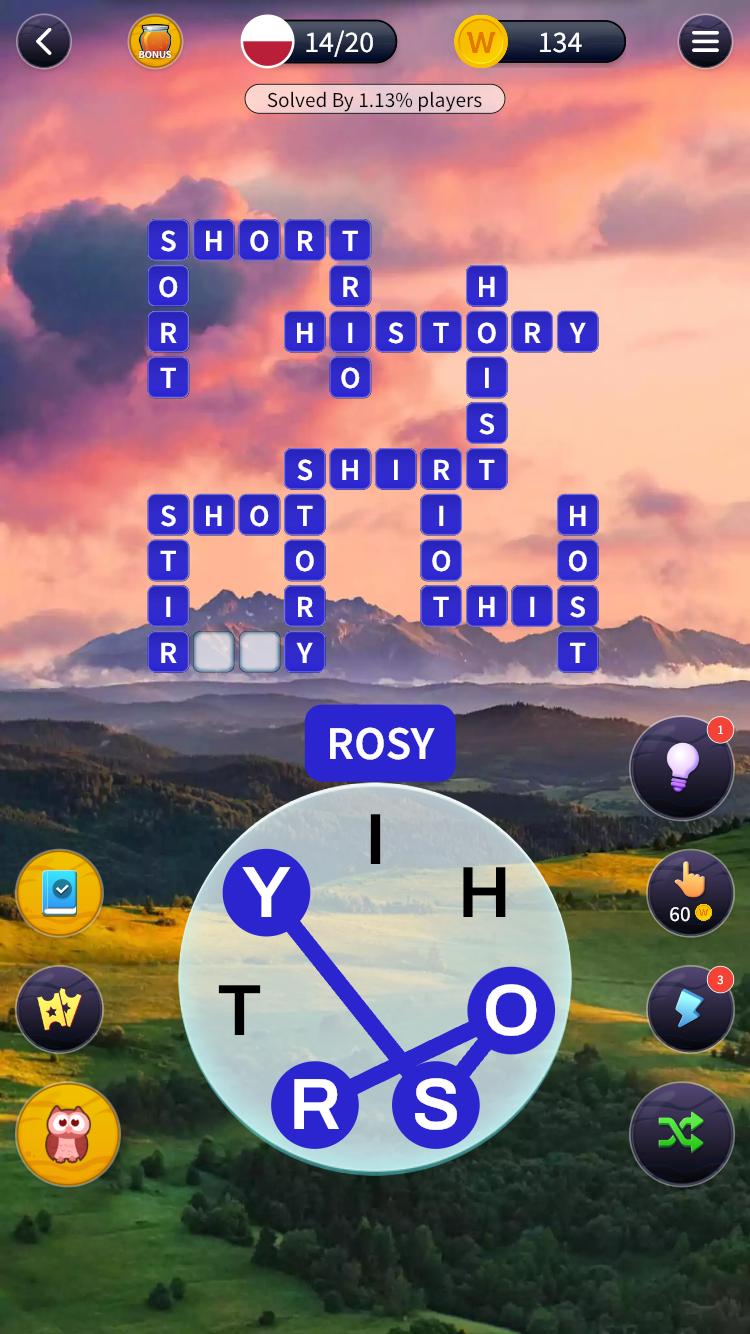This screenshot has height=1334, width=750.
Task: Use the pointing finger hint for 60 coins
Action: point(688,893)
